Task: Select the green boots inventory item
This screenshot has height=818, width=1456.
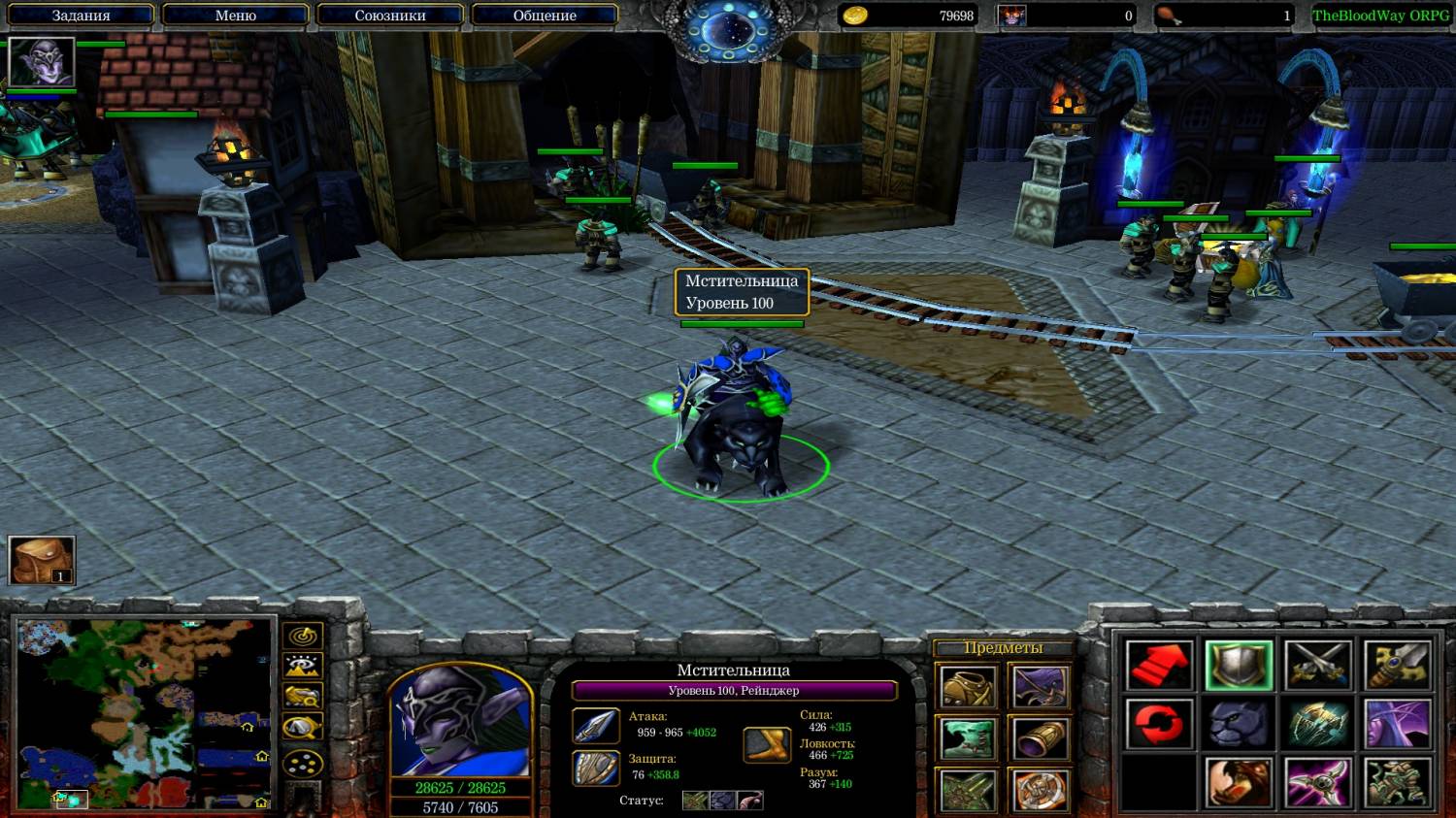Action: pyautogui.click(x=968, y=739)
